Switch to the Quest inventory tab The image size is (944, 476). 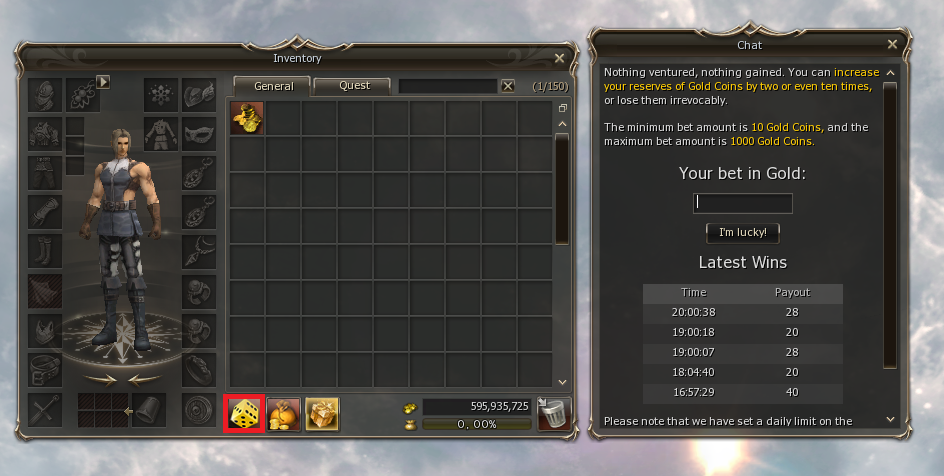[x=354, y=86]
